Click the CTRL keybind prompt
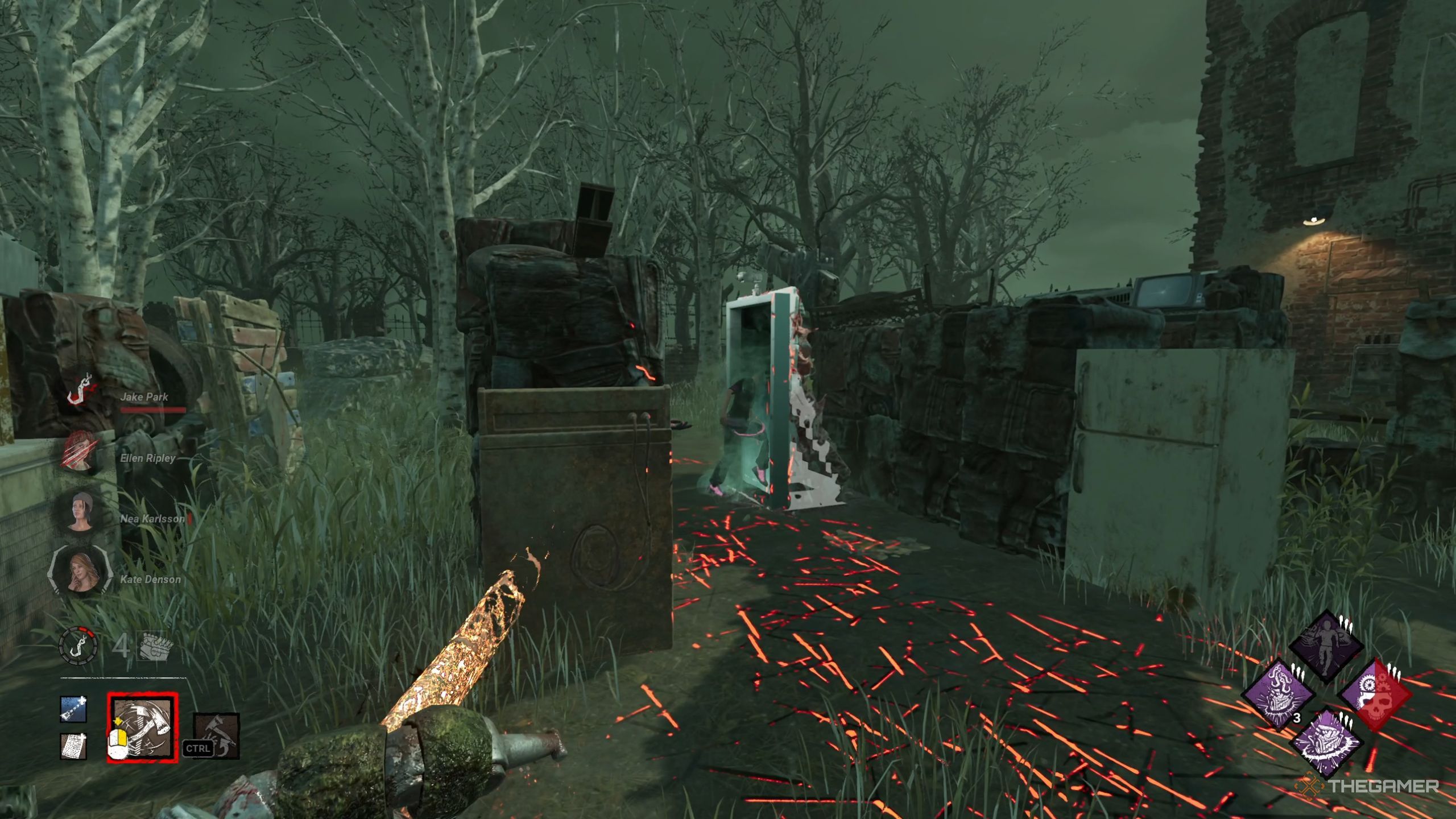The width and height of the screenshot is (1456, 819). [x=197, y=748]
